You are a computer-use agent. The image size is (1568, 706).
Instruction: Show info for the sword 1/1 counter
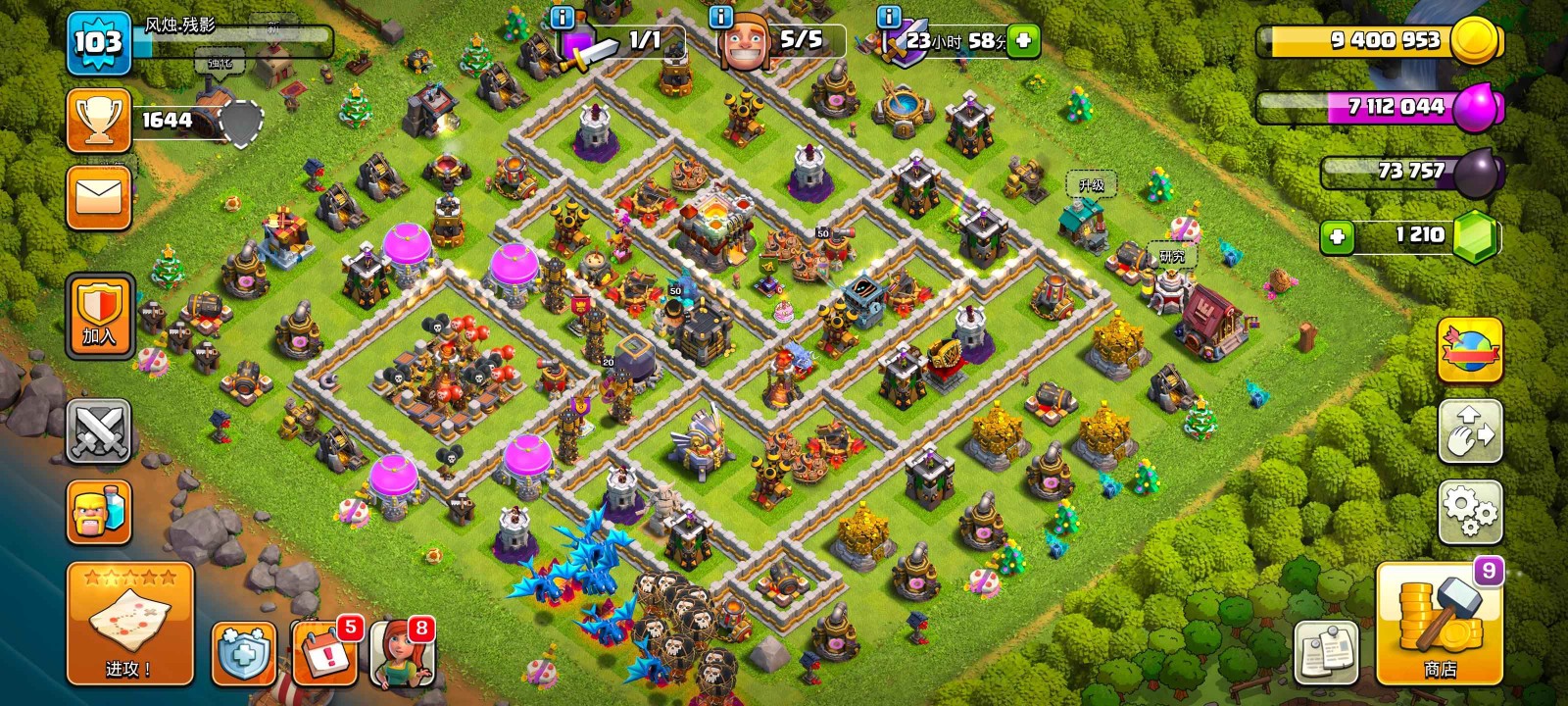coord(562,17)
